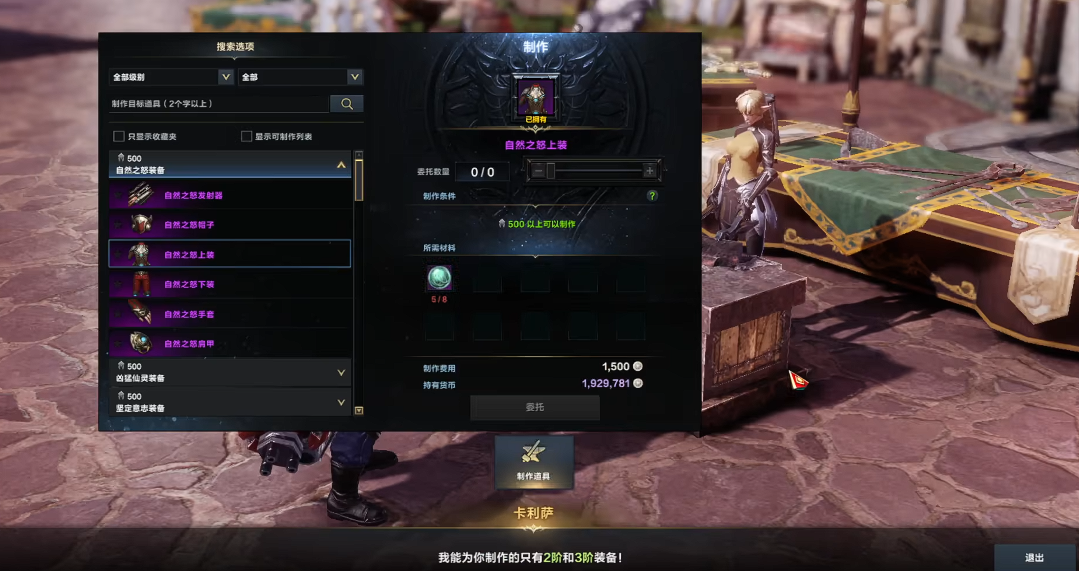Click the 退出 exit button
Screen dimensions: 1079x571
[1035, 558]
